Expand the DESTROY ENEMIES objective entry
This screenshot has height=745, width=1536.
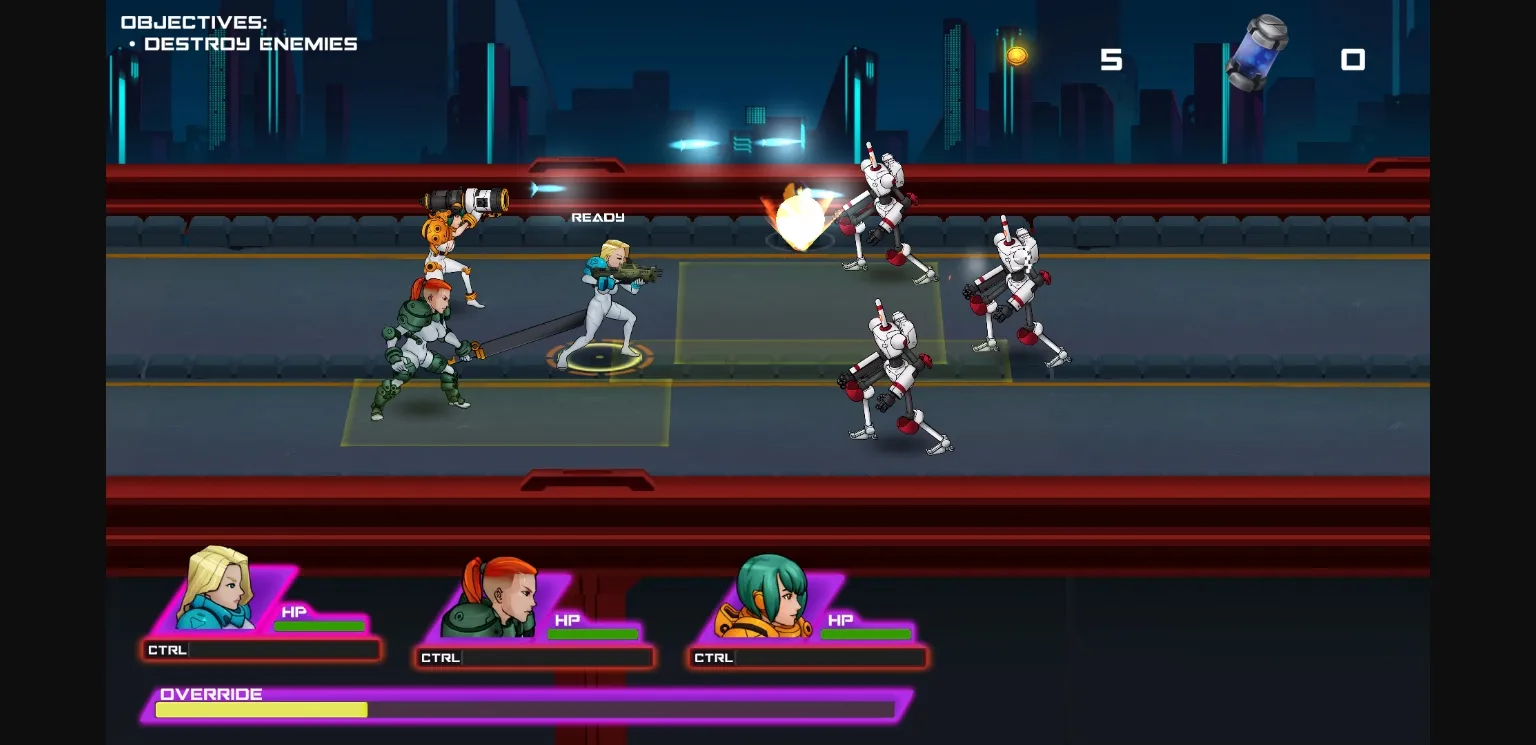251,43
